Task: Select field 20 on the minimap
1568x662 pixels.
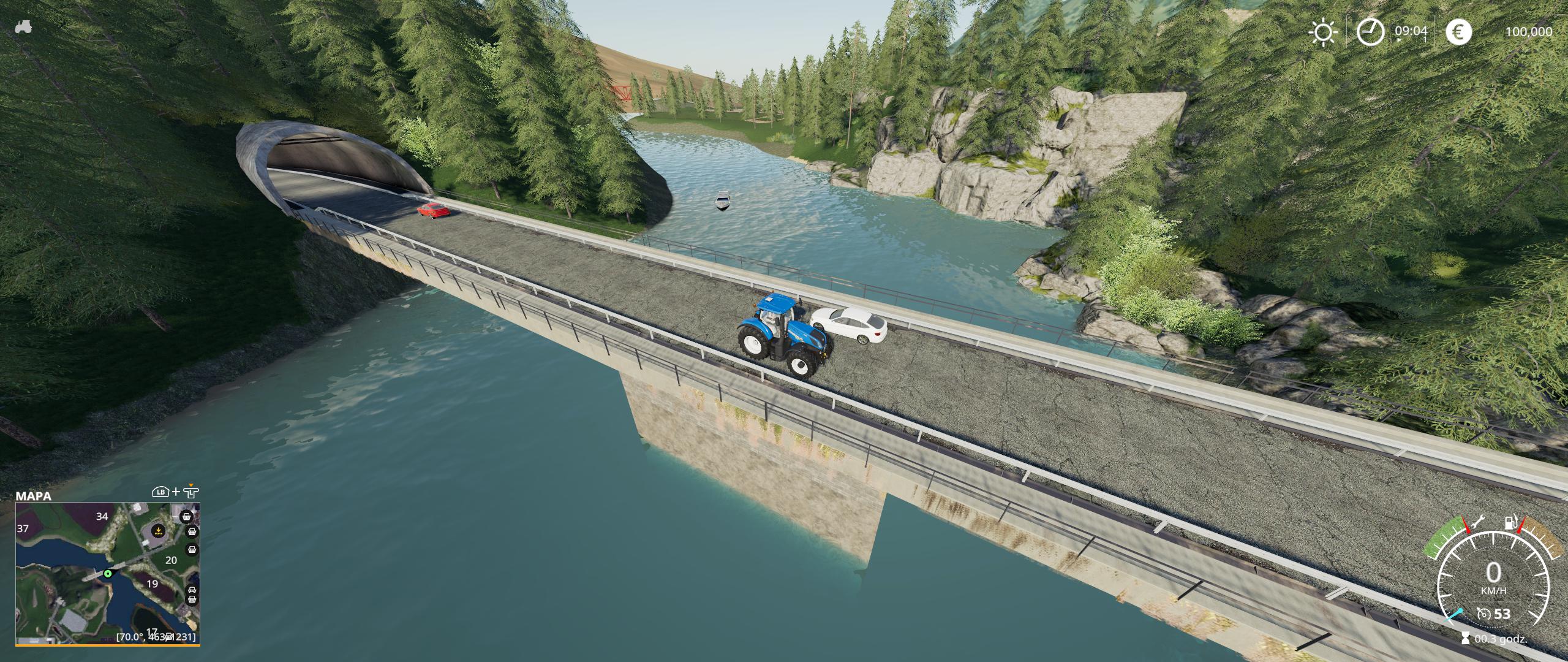Action: (x=171, y=560)
